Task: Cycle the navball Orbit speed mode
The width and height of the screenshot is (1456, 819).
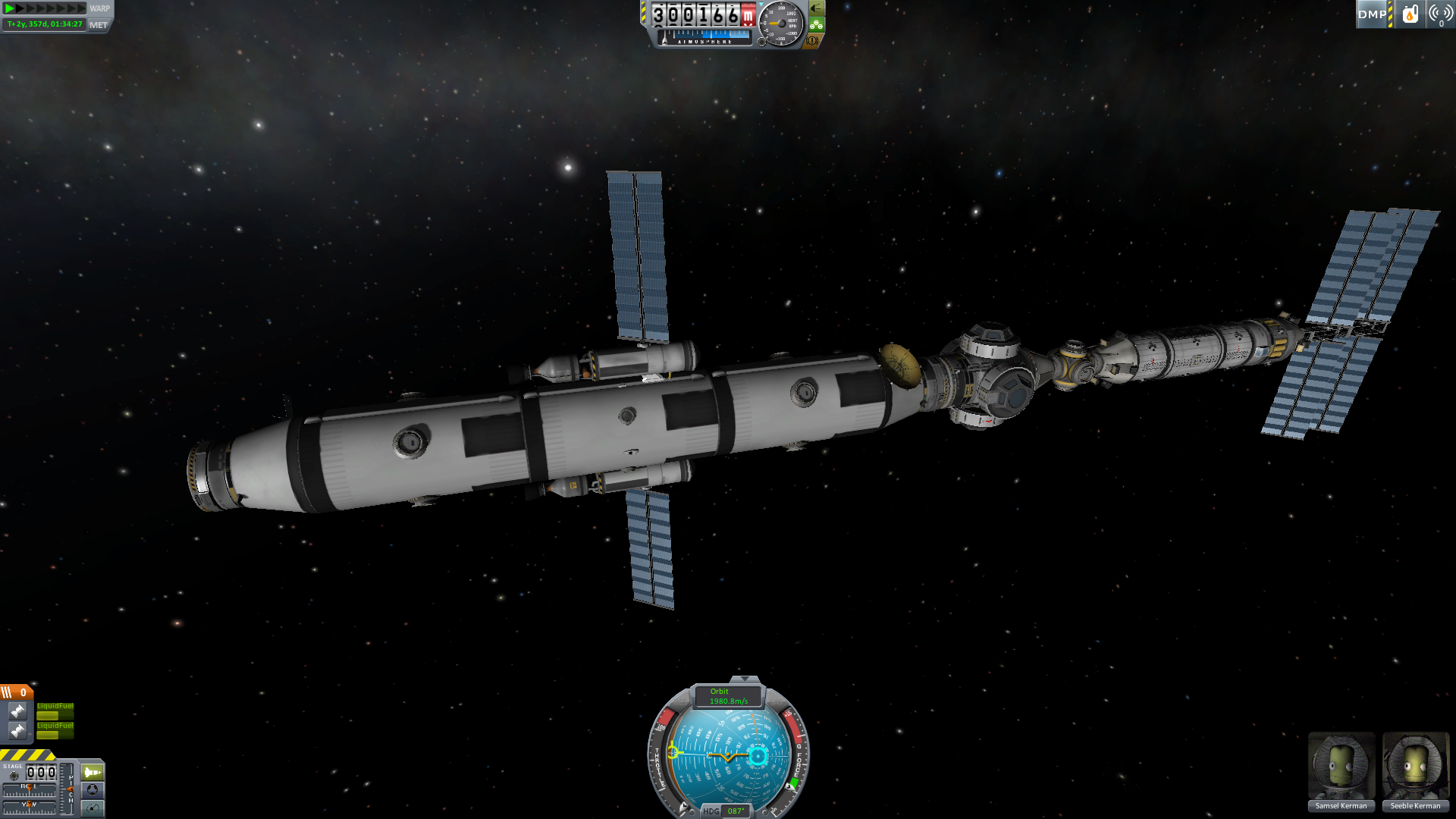Action: click(728, 696)
